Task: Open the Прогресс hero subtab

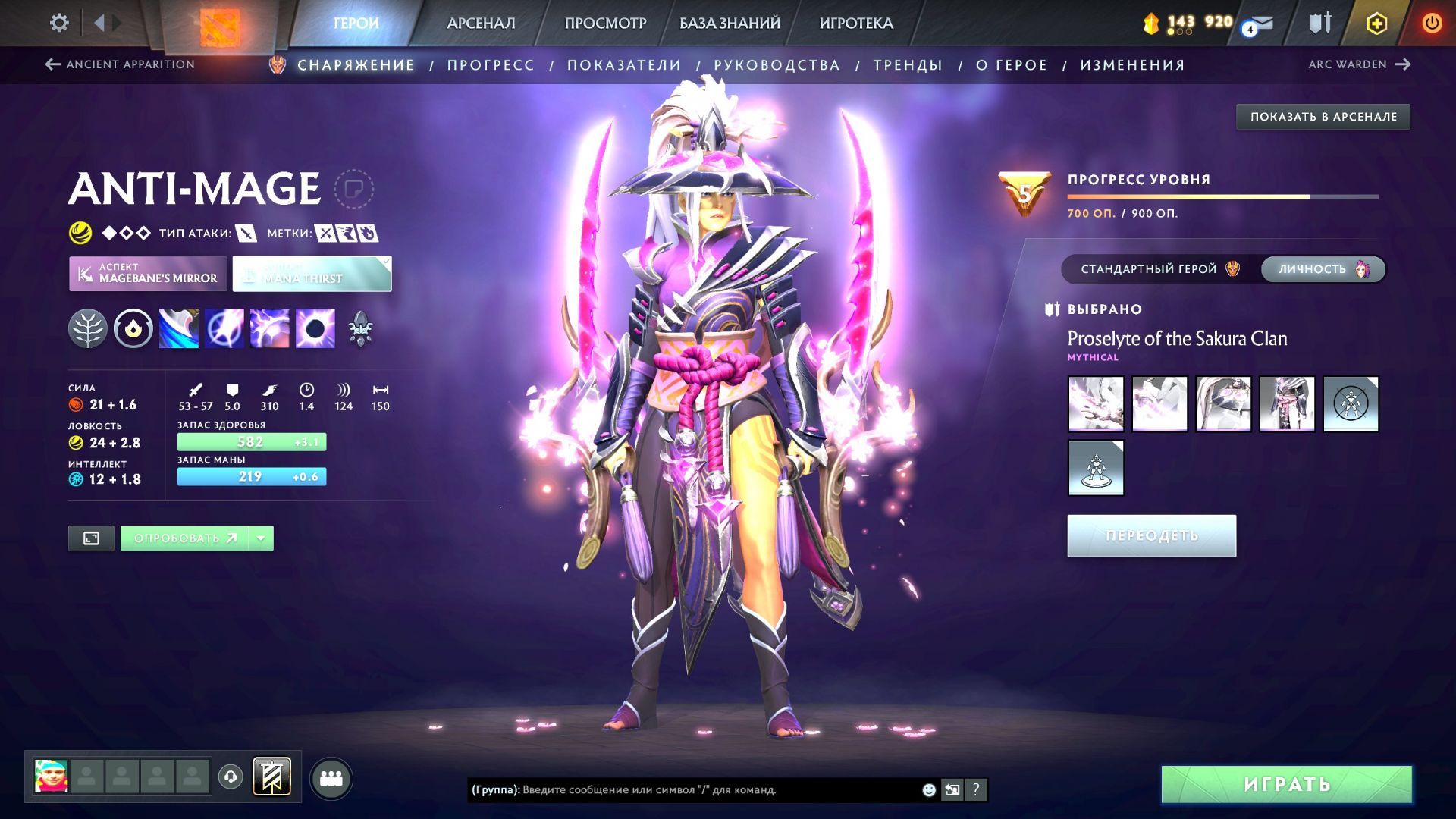Action: tap(491, 65)
